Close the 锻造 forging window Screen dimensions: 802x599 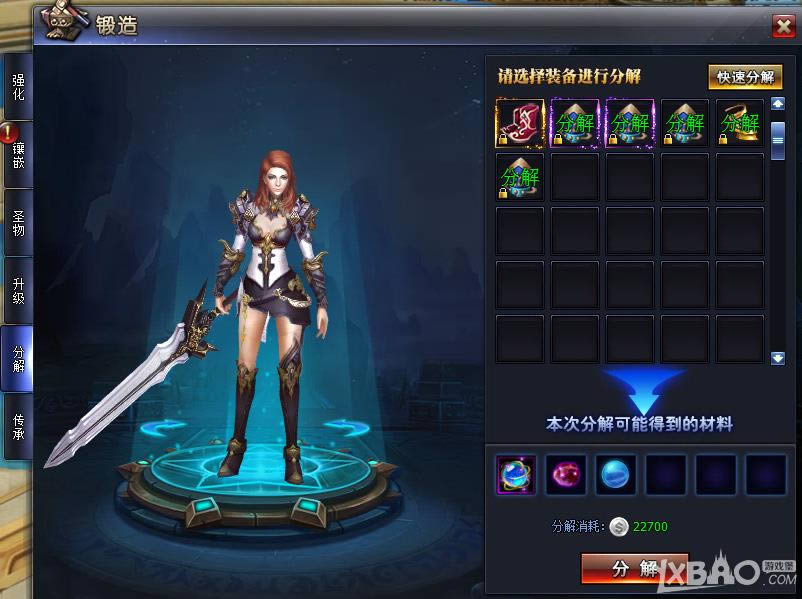point(783,27)
